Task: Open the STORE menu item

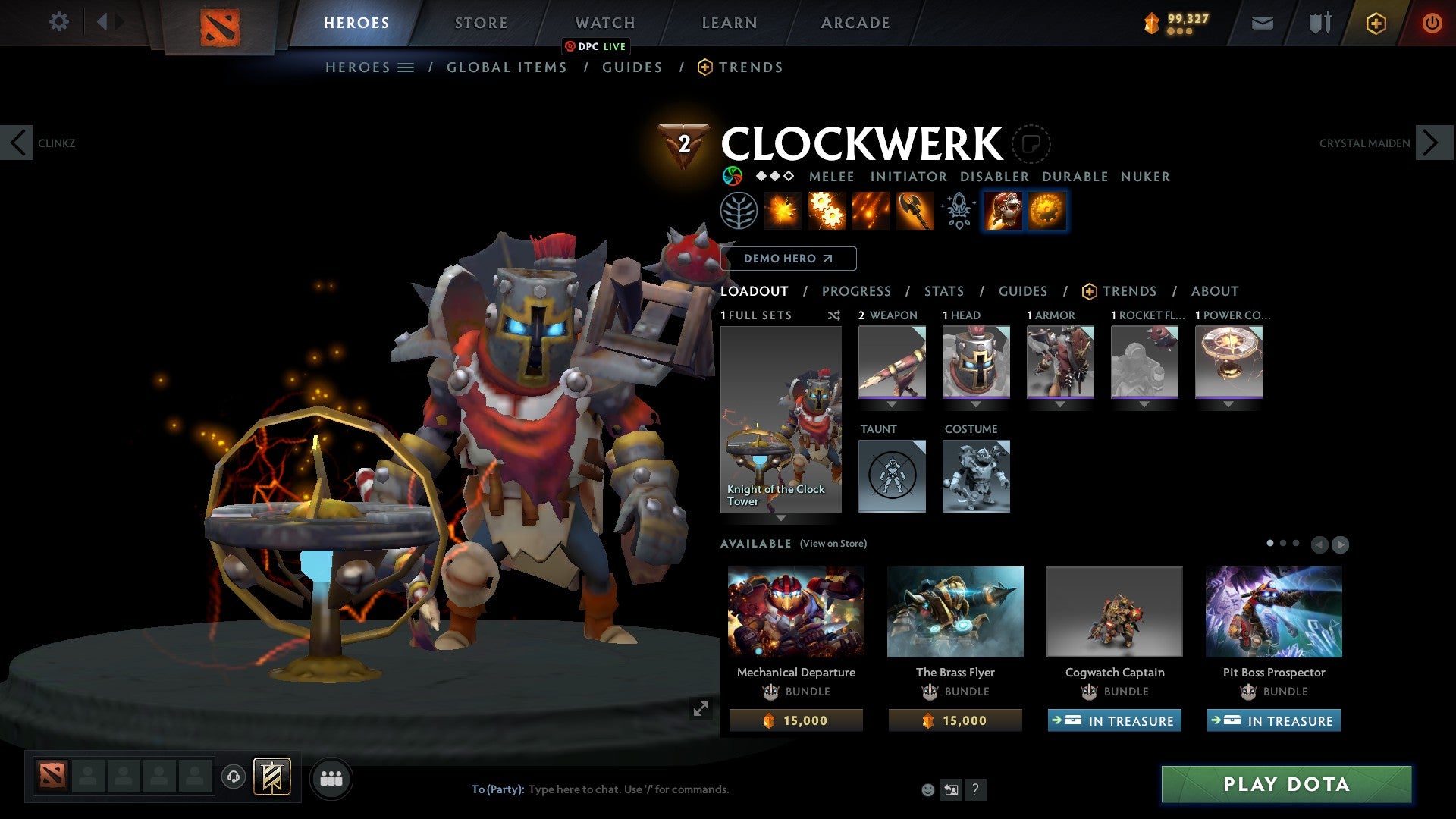Action: 481,23
